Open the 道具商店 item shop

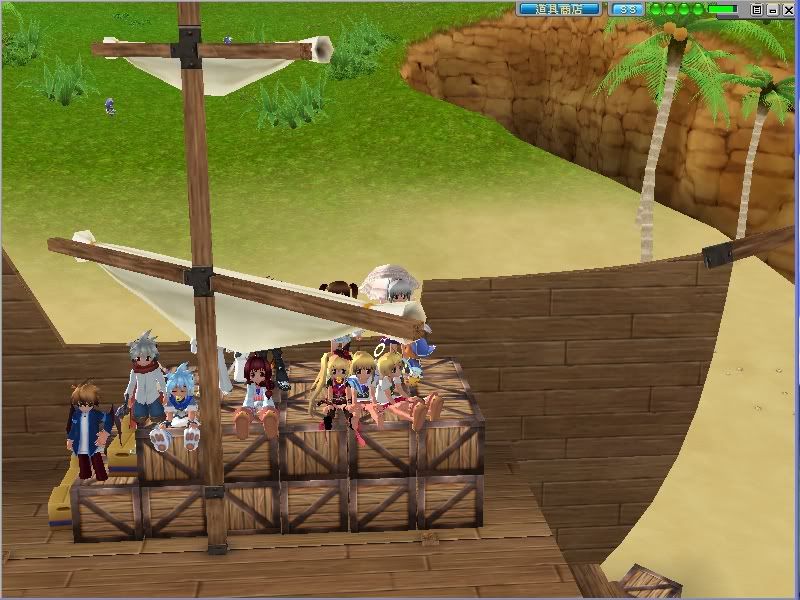[x=559, y=9]
